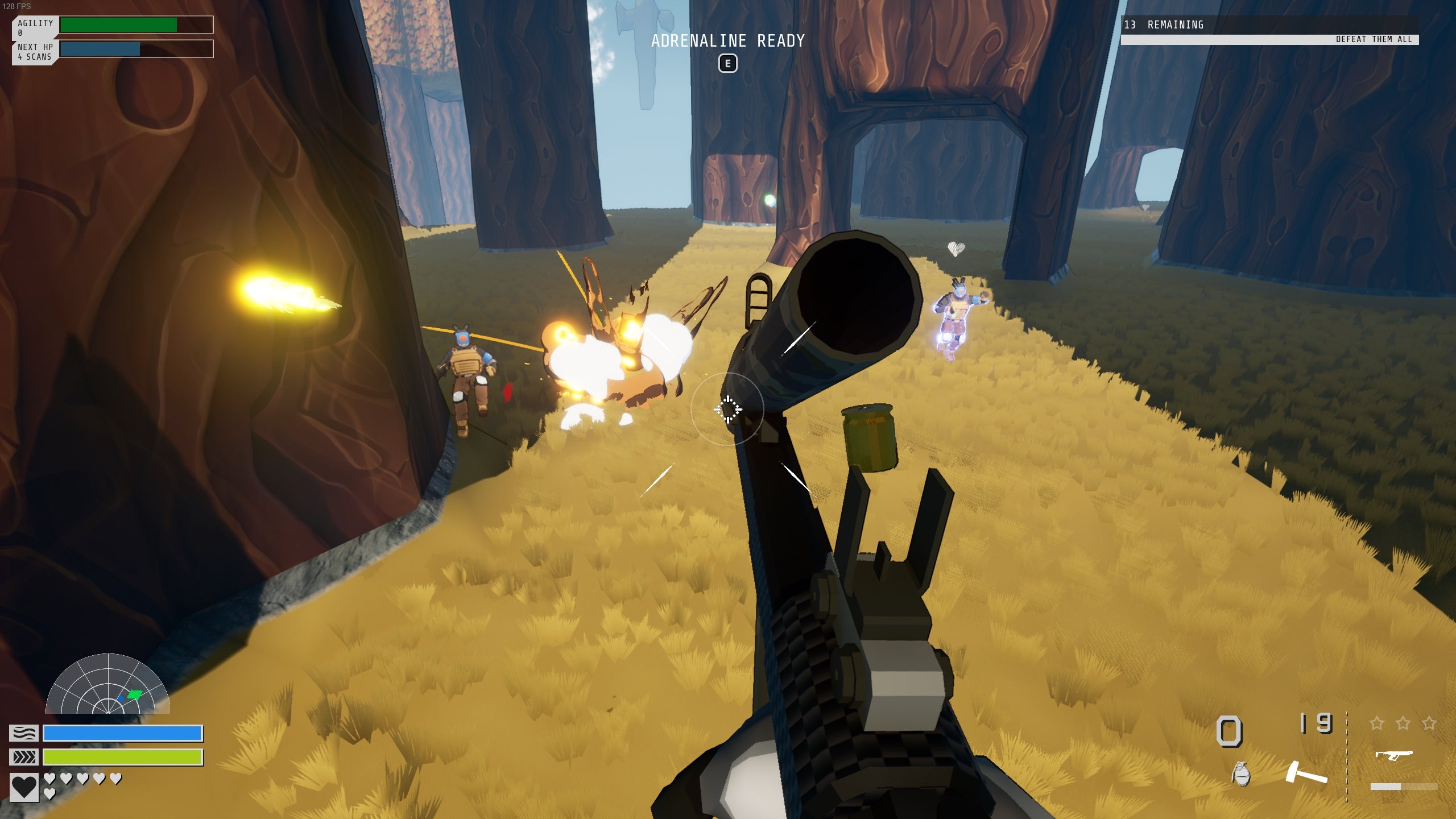Open the 13 Remaining objective tracker
This screenshot has height=819, width=1456.
click(x=1269, y=25)
